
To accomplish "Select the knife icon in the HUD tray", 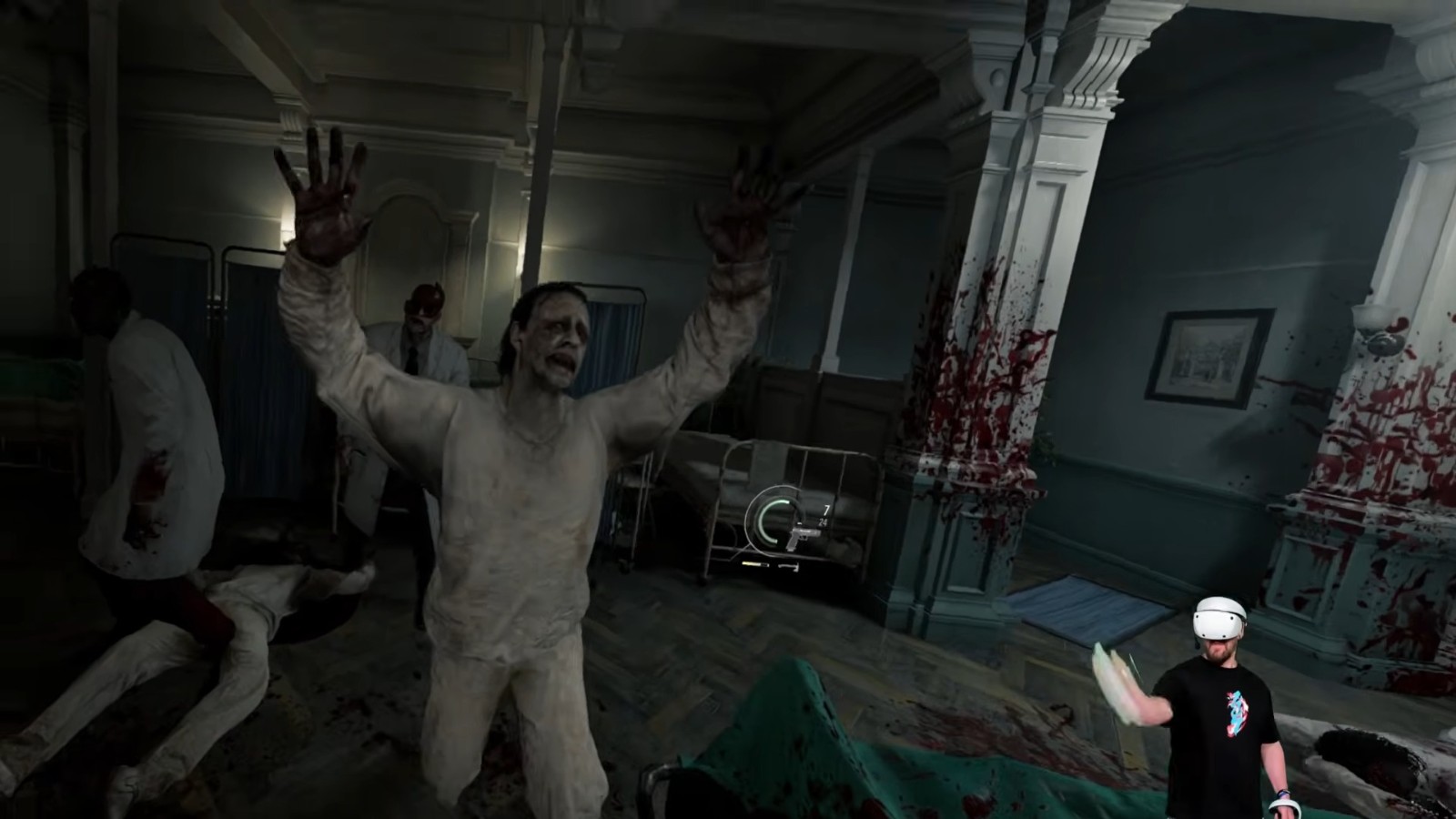I will click(788, 566).
